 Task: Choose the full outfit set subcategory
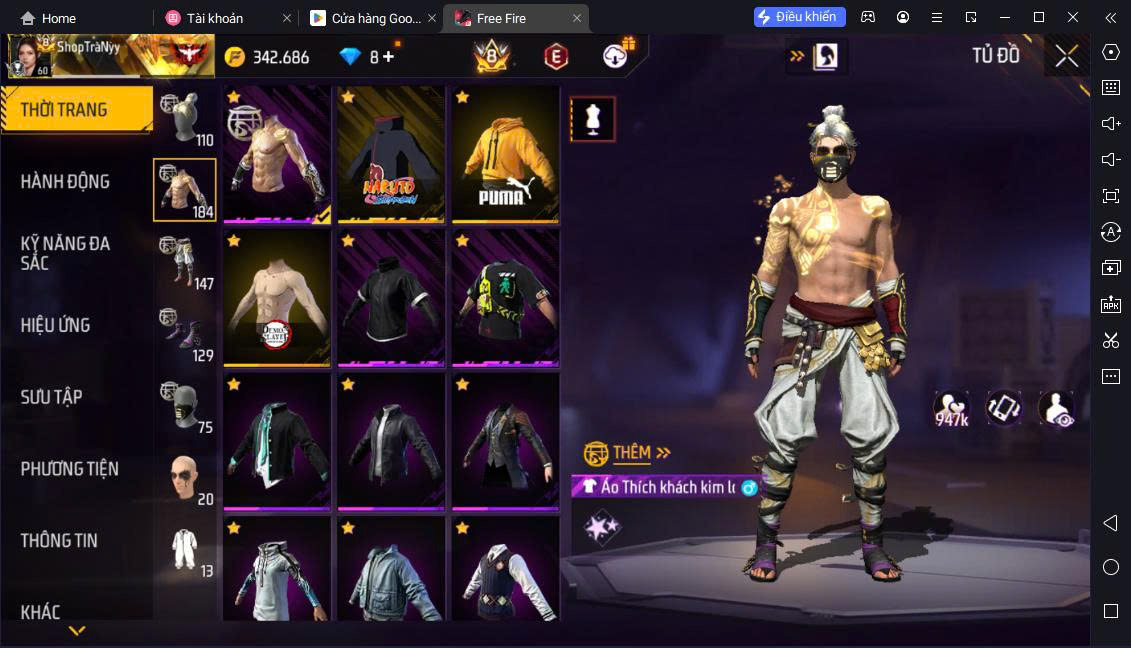pos(185,550)
